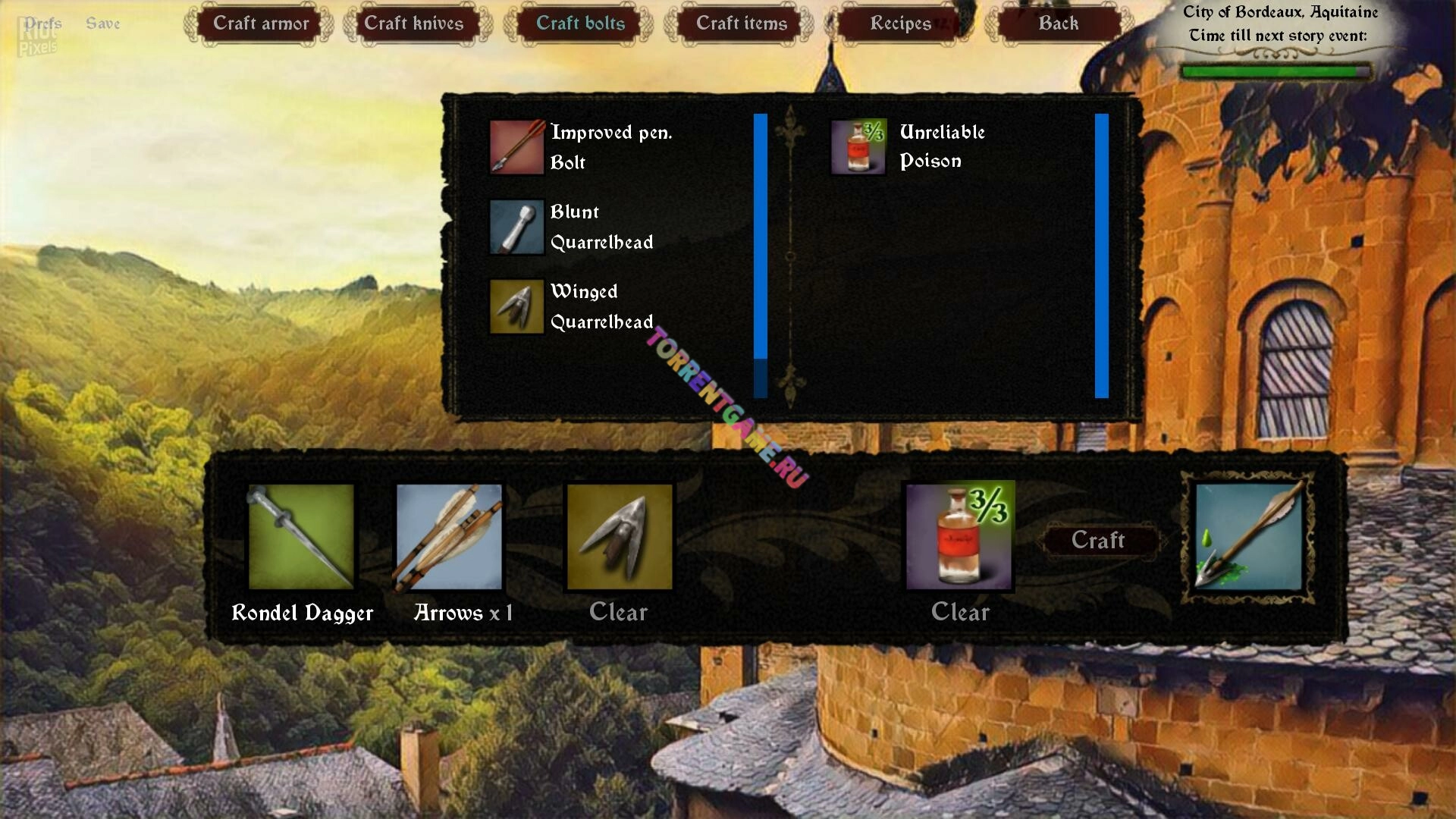Image resolution: width=1456 pixels, height=819 pixels.
Task: Click the poisoned bolt result icon
Action: [x=1248, y=537]
